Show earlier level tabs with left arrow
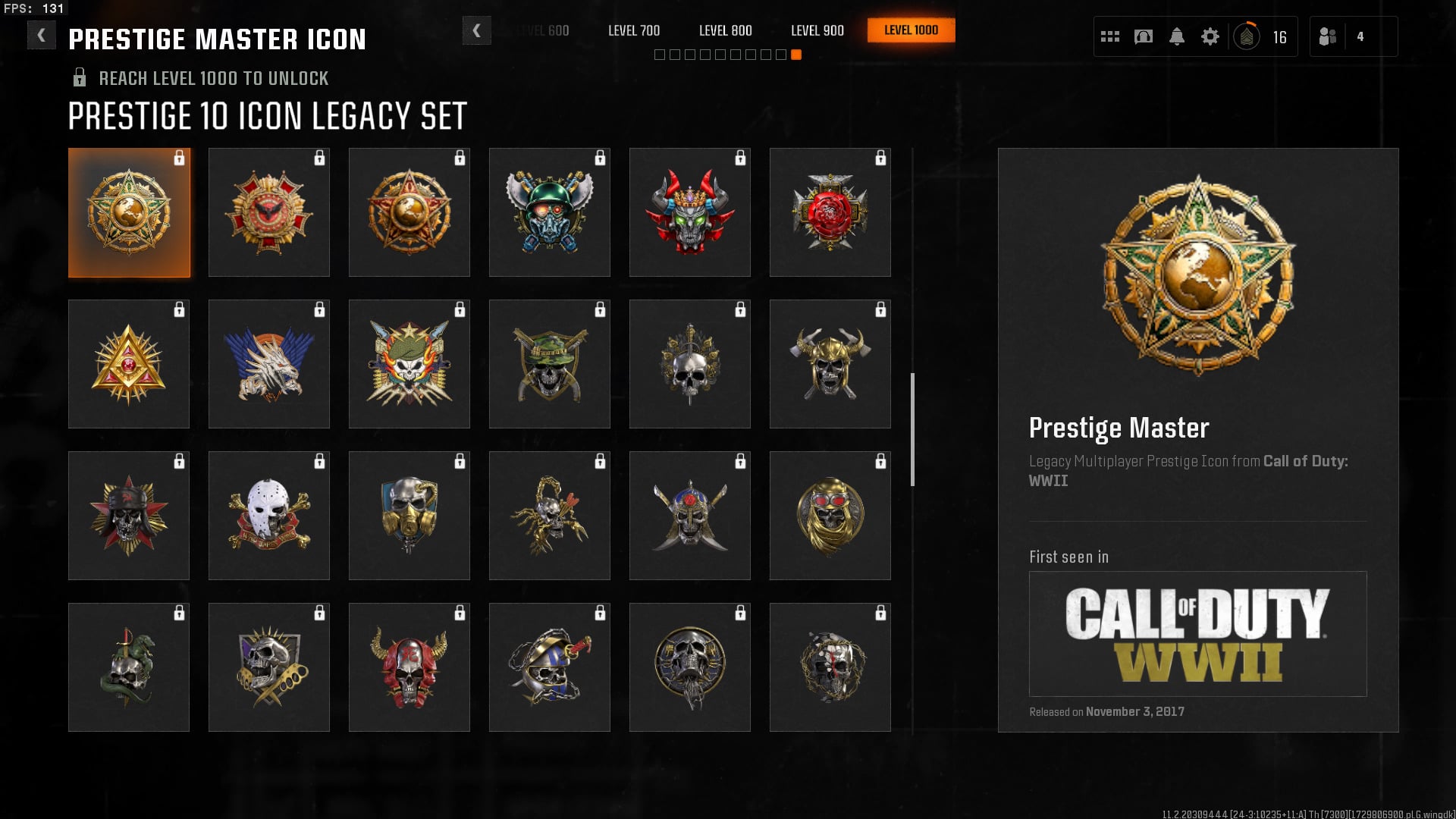 click(476, 30)
